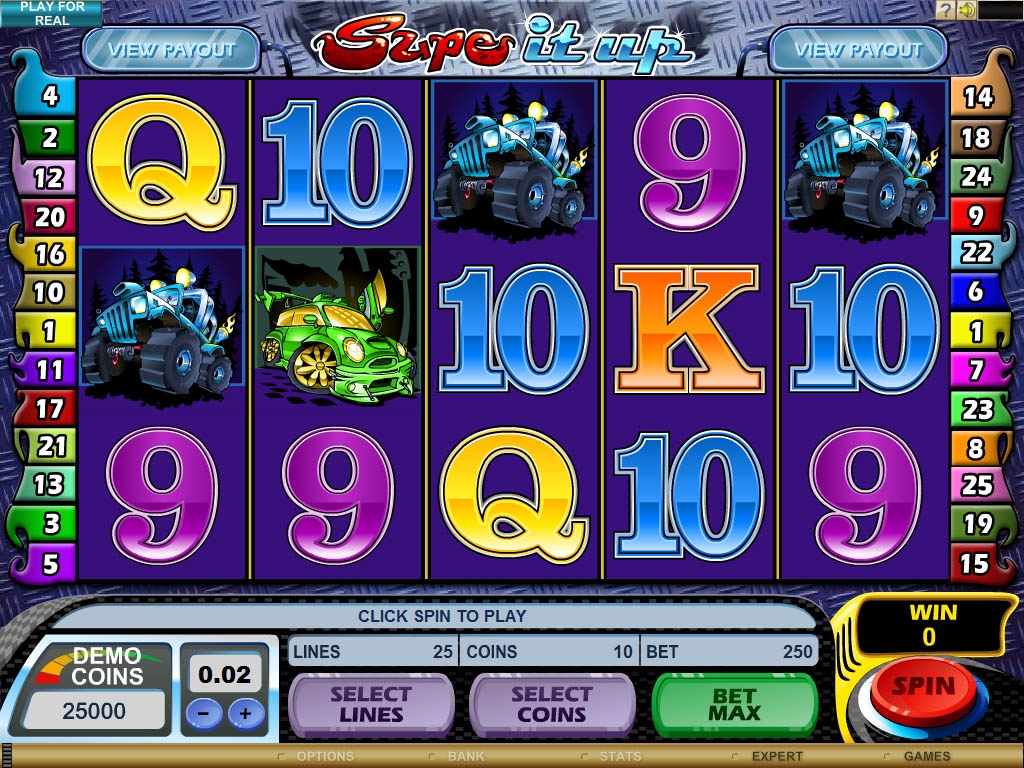
Task: Open the help question mark icon
Action: (x=945, y=10)
